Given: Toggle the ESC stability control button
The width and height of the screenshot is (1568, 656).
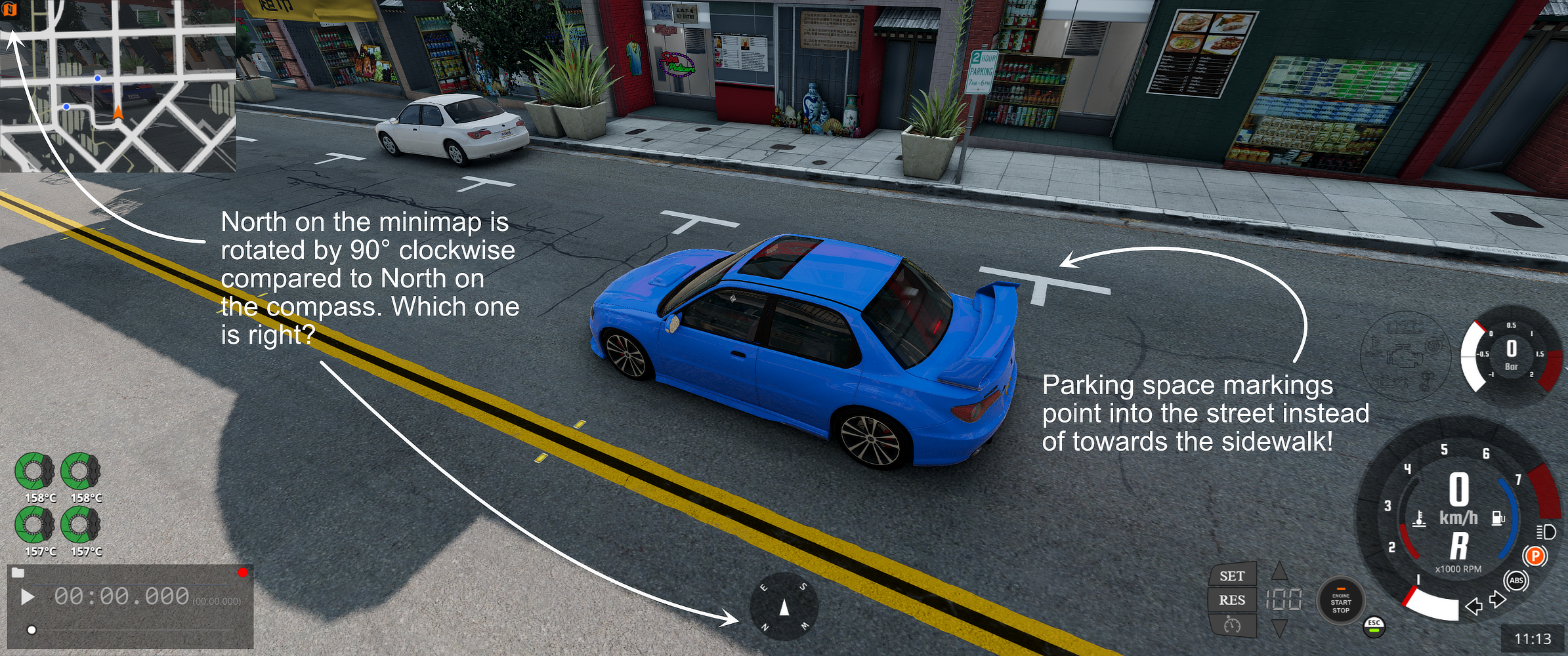Looking at the screenshot, I should [x=1374, y=626].
